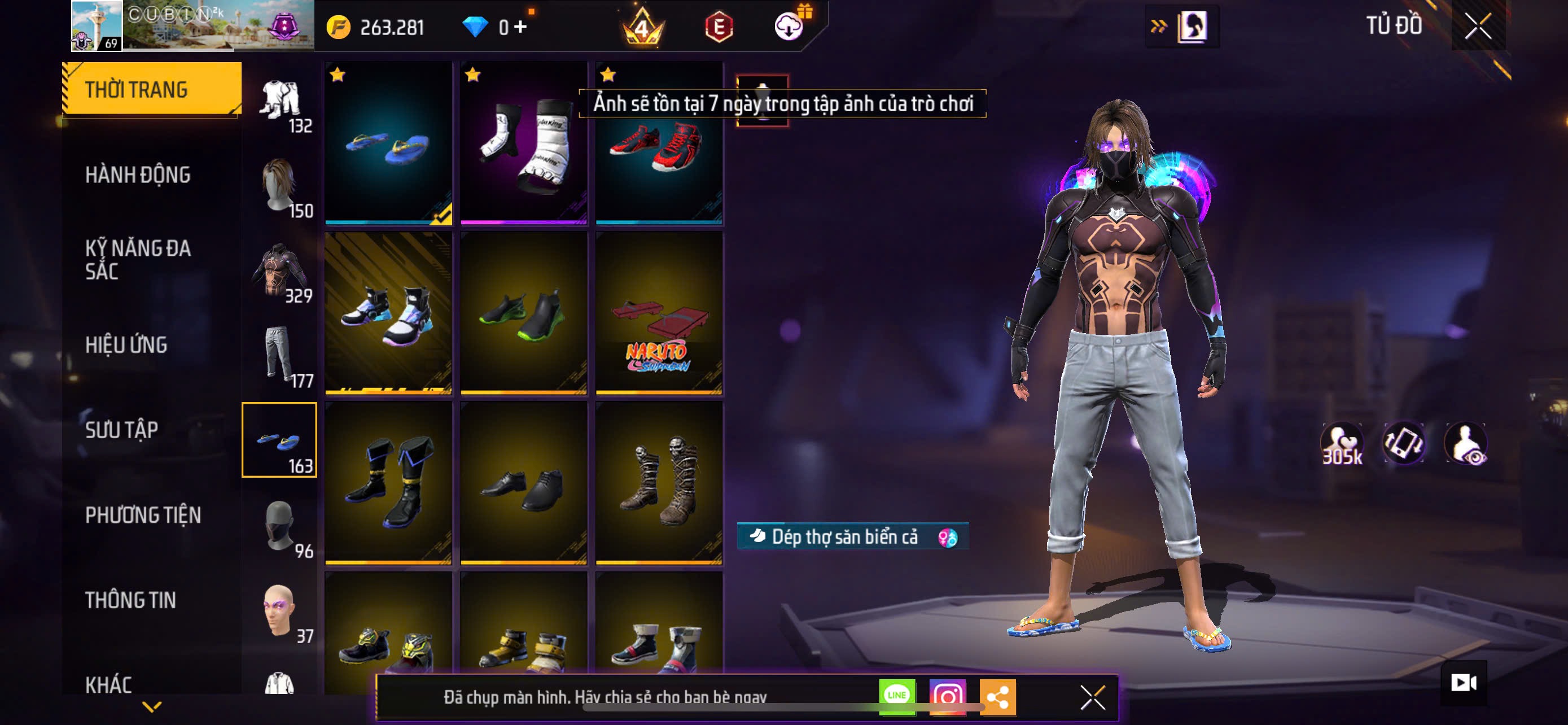Viewport: 1568px width, 725px height.
Task: Share the screenshot via LINE
Action: pyautogui.click(x=897, y=696)
